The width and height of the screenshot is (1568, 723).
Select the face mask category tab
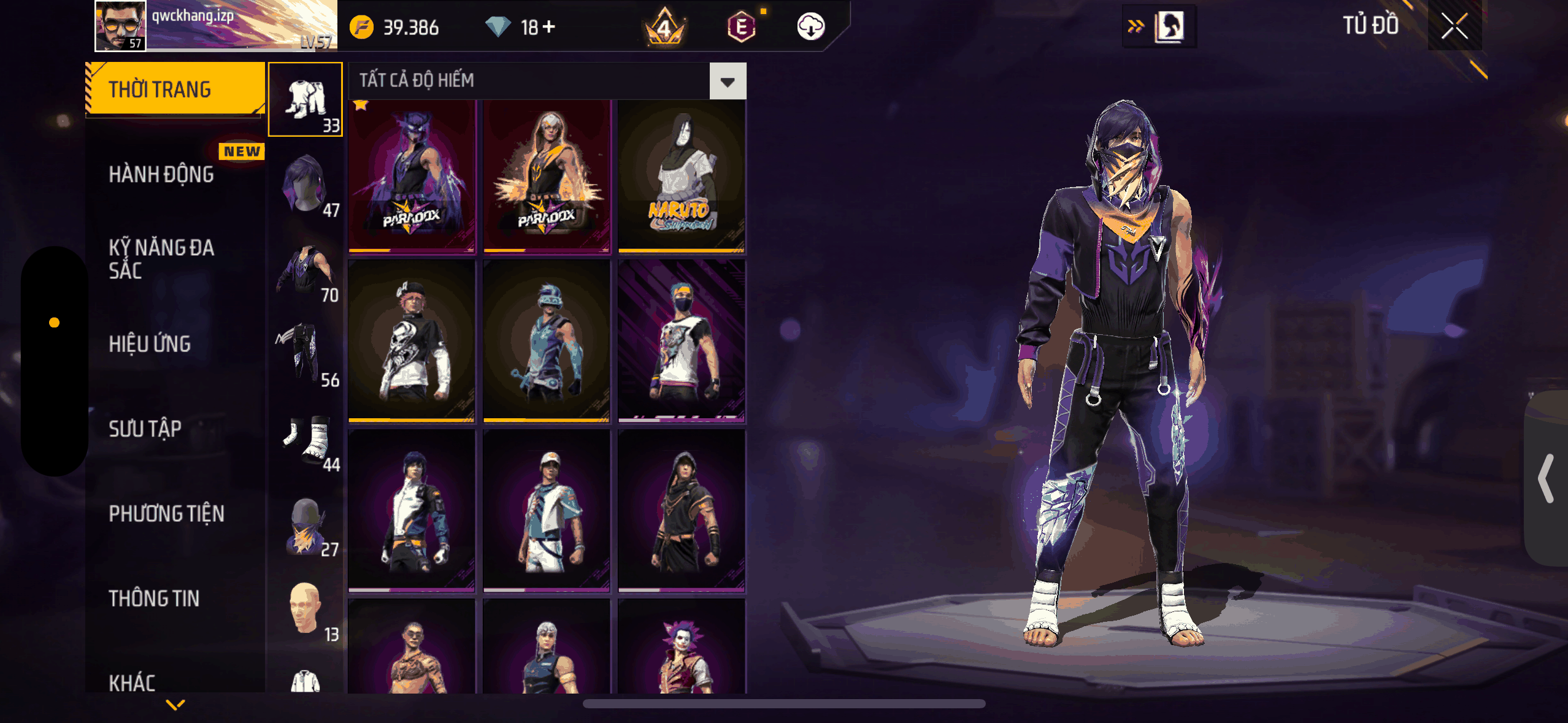click(x=306, y=524)
